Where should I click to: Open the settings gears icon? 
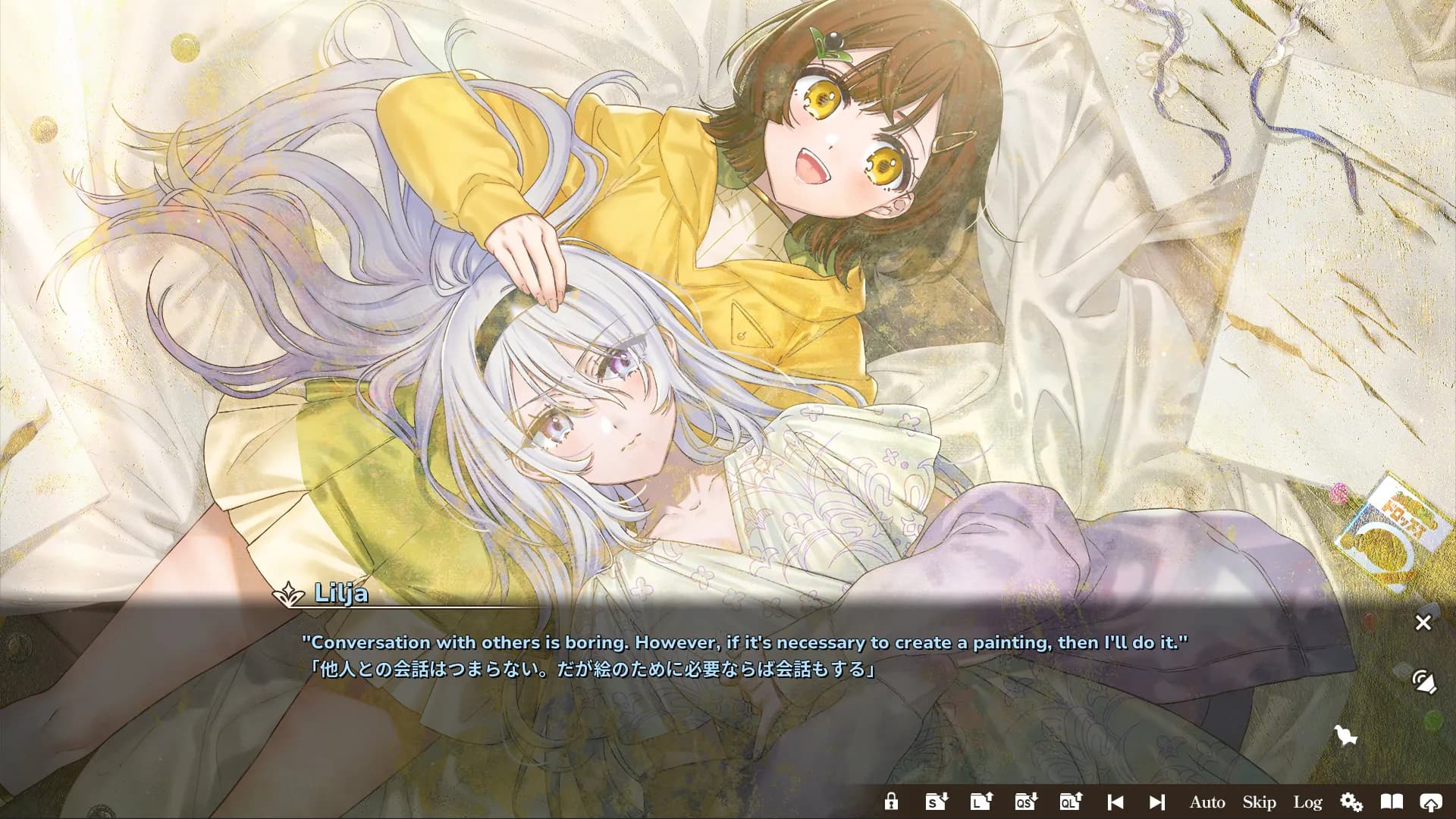(1352, 802)
